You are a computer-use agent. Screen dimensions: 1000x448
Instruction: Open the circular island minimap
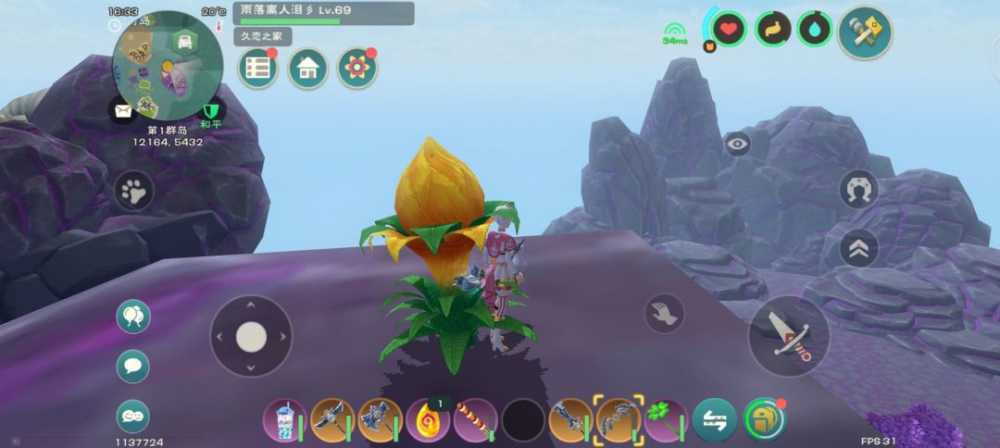coord(166,66)
